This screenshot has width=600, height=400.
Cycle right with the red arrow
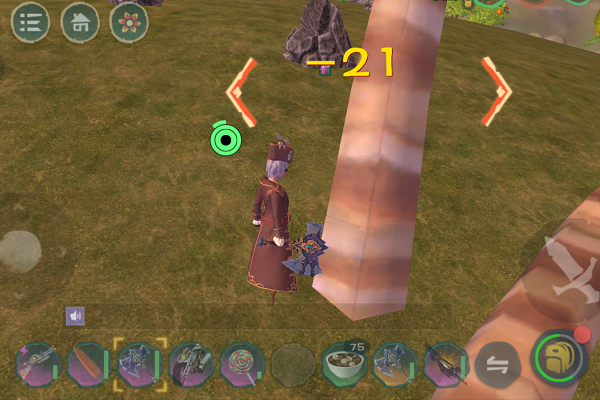[x=496, y=91]
